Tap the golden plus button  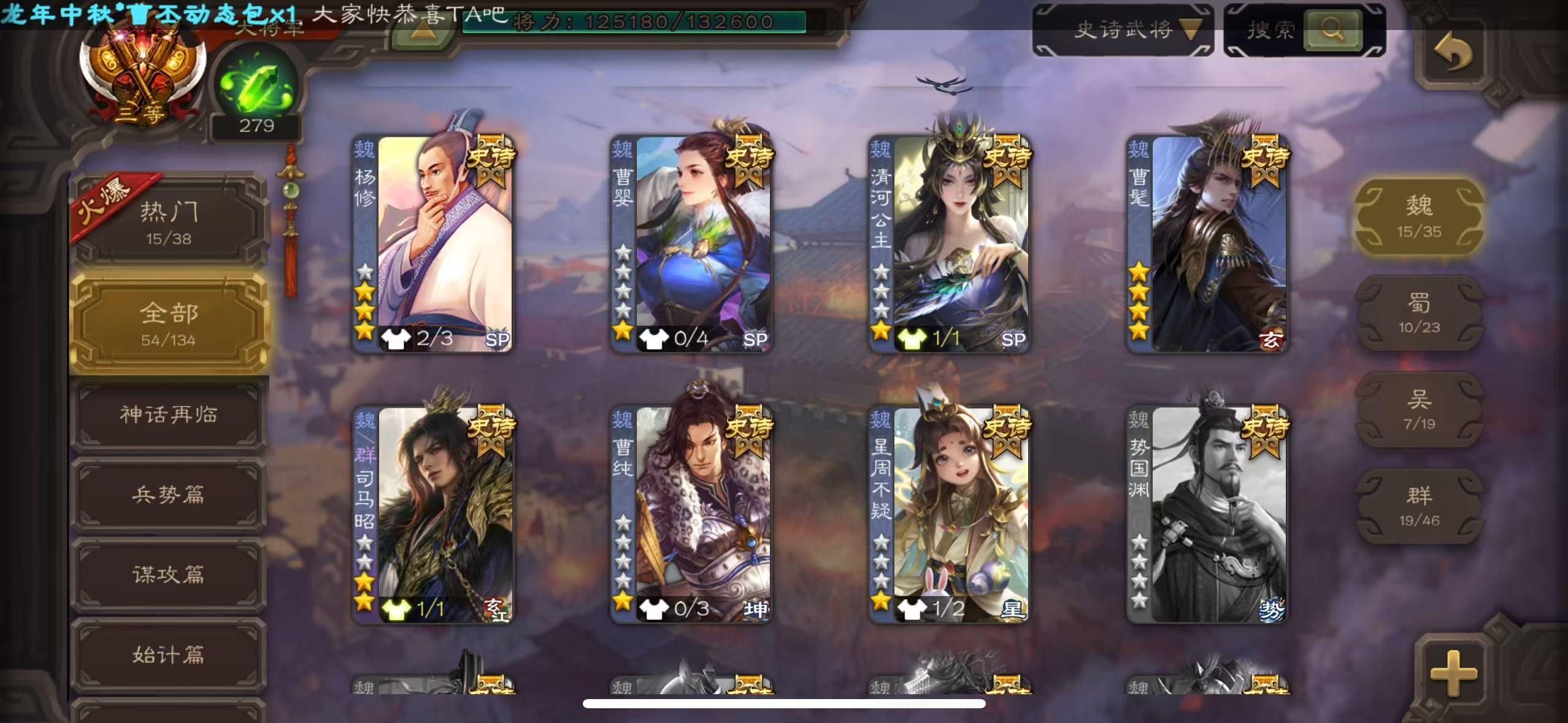click(1454, 673)
